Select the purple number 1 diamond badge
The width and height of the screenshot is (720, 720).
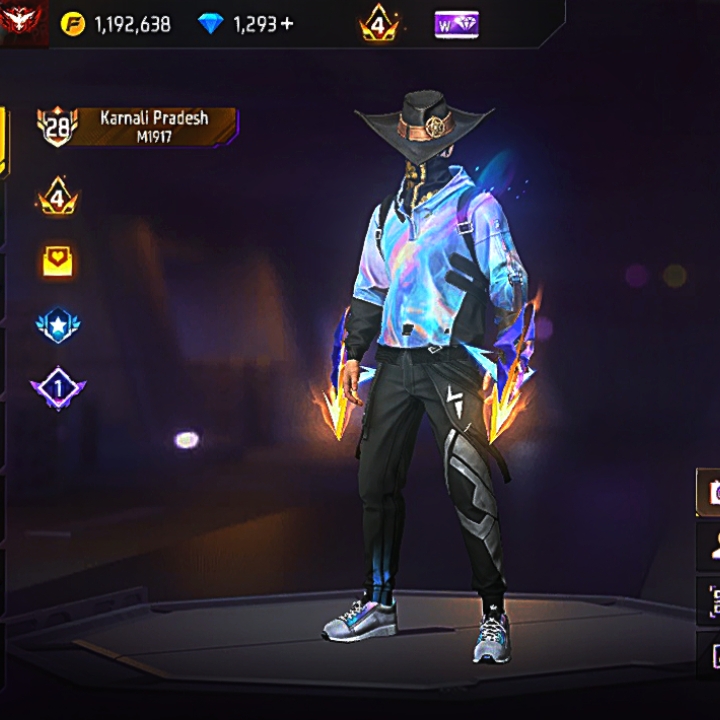coord(58,387)
